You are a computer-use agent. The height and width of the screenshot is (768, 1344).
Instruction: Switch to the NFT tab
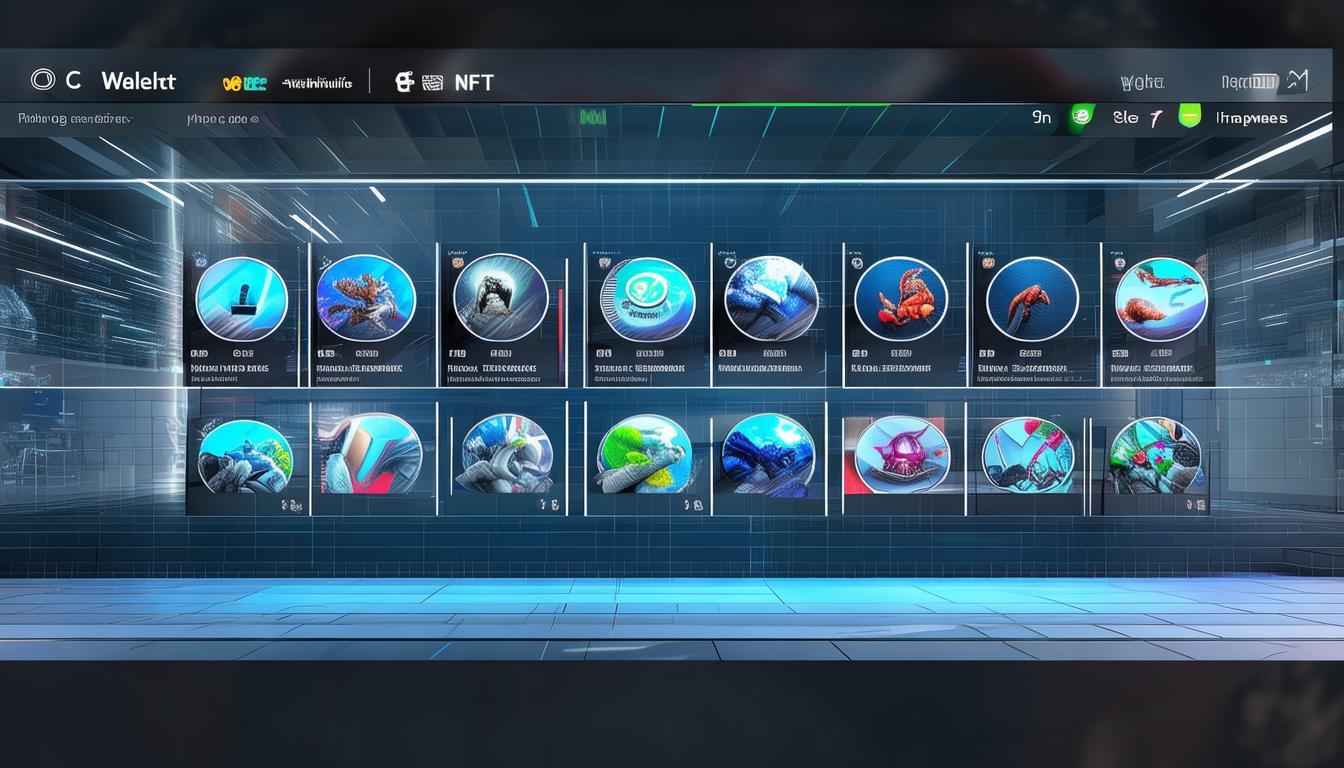pyautogui.click(x=472, y=83)
